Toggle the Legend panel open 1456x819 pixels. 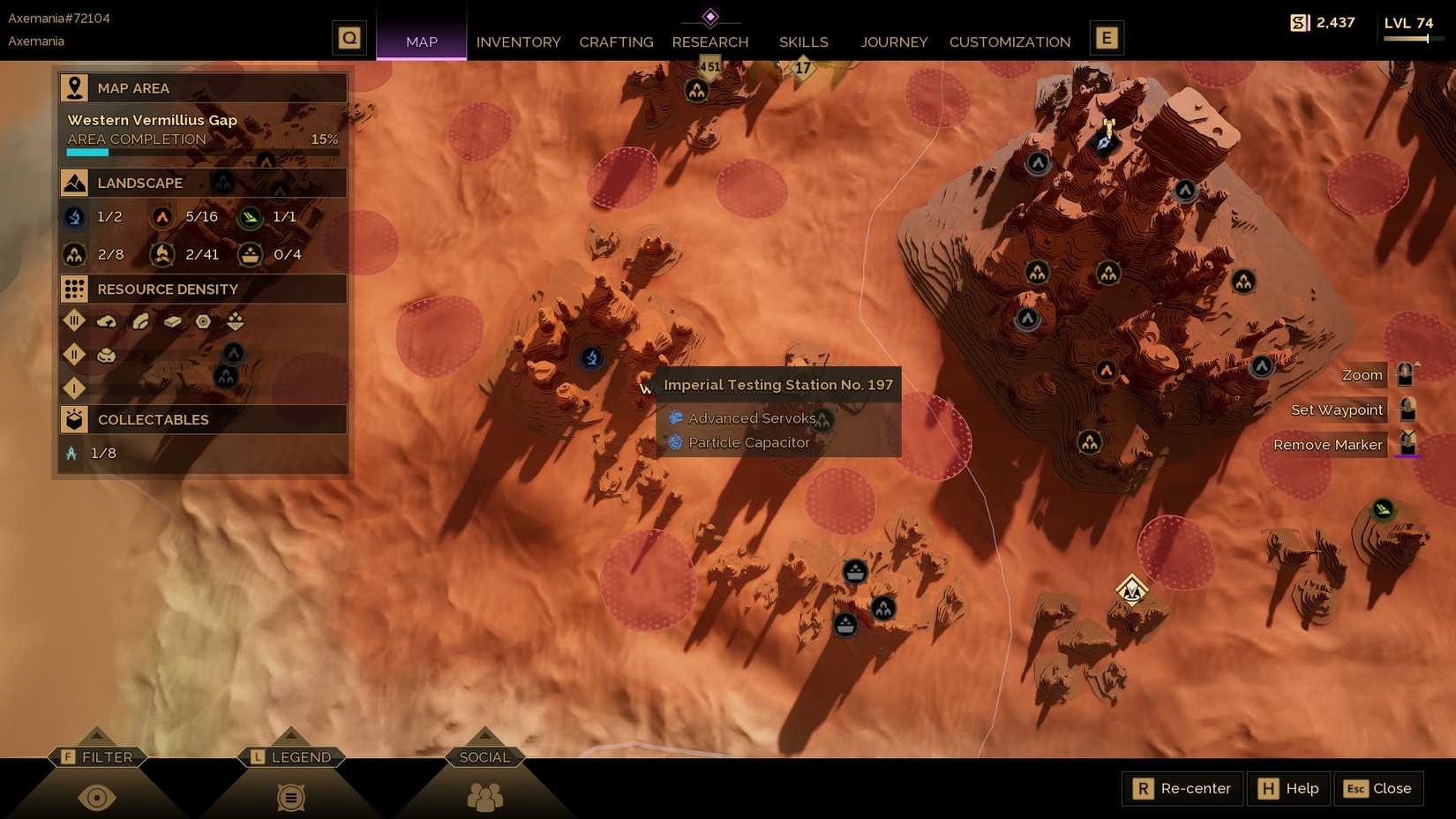coord(291,797)
